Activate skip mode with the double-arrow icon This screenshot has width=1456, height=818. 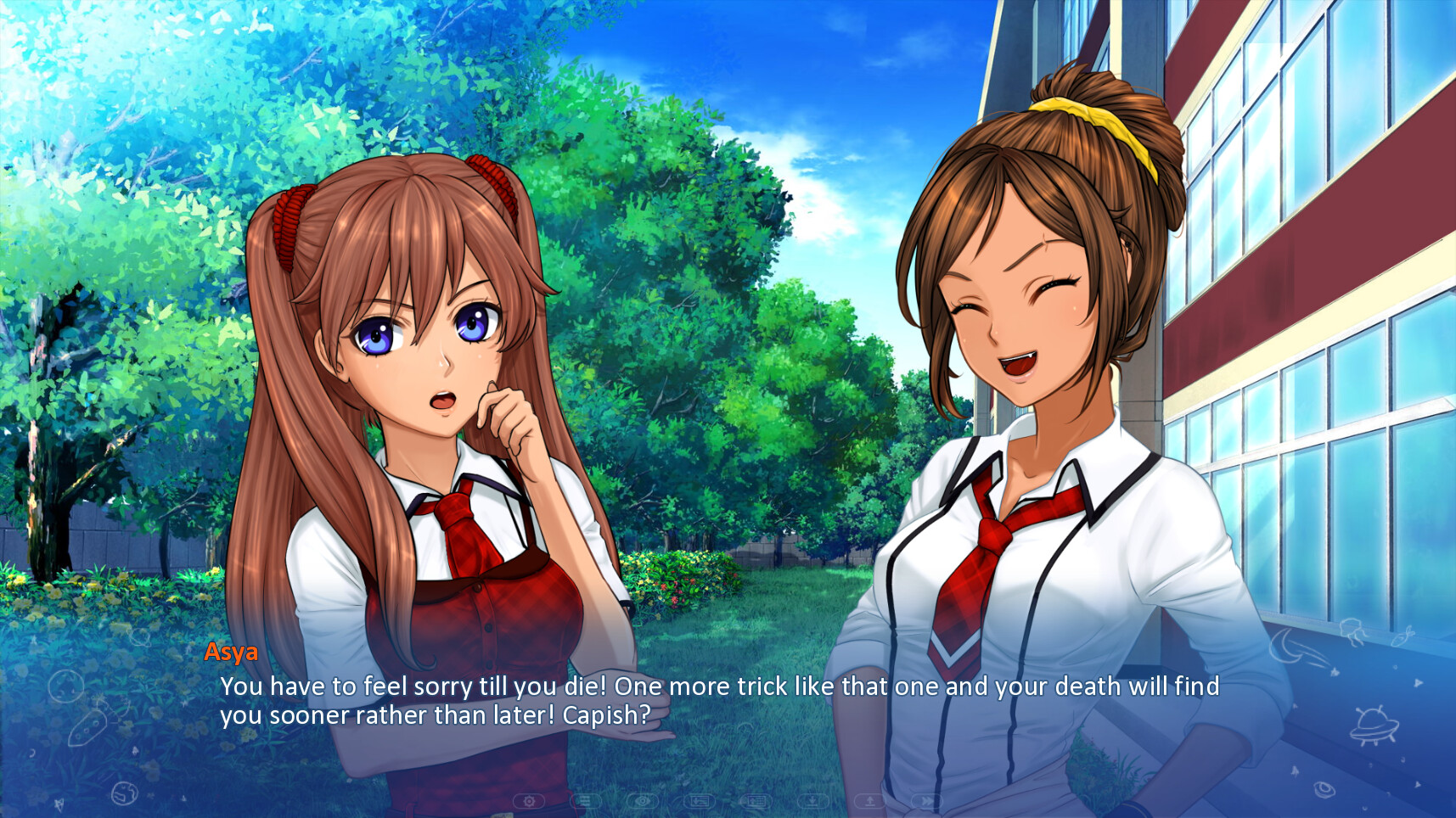click(x=928, y=799)
